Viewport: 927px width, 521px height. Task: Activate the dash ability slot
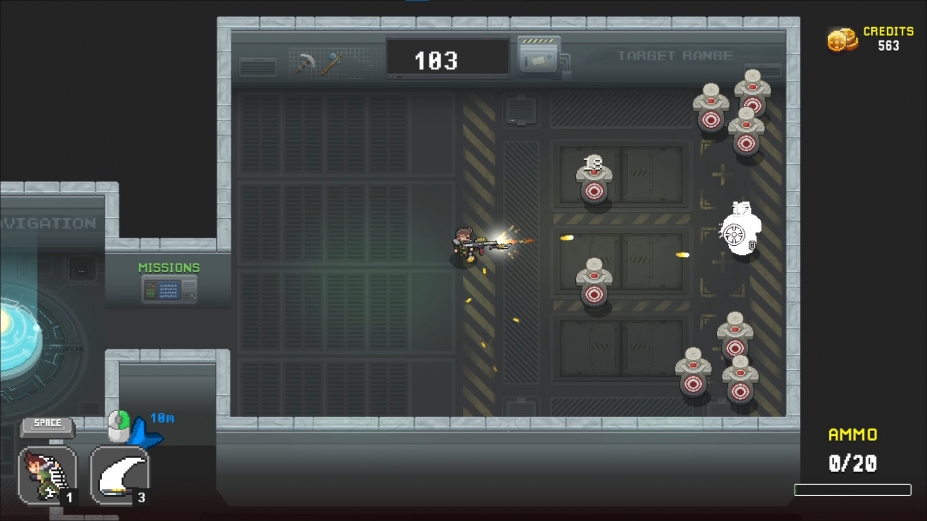(x=47, y=474)
